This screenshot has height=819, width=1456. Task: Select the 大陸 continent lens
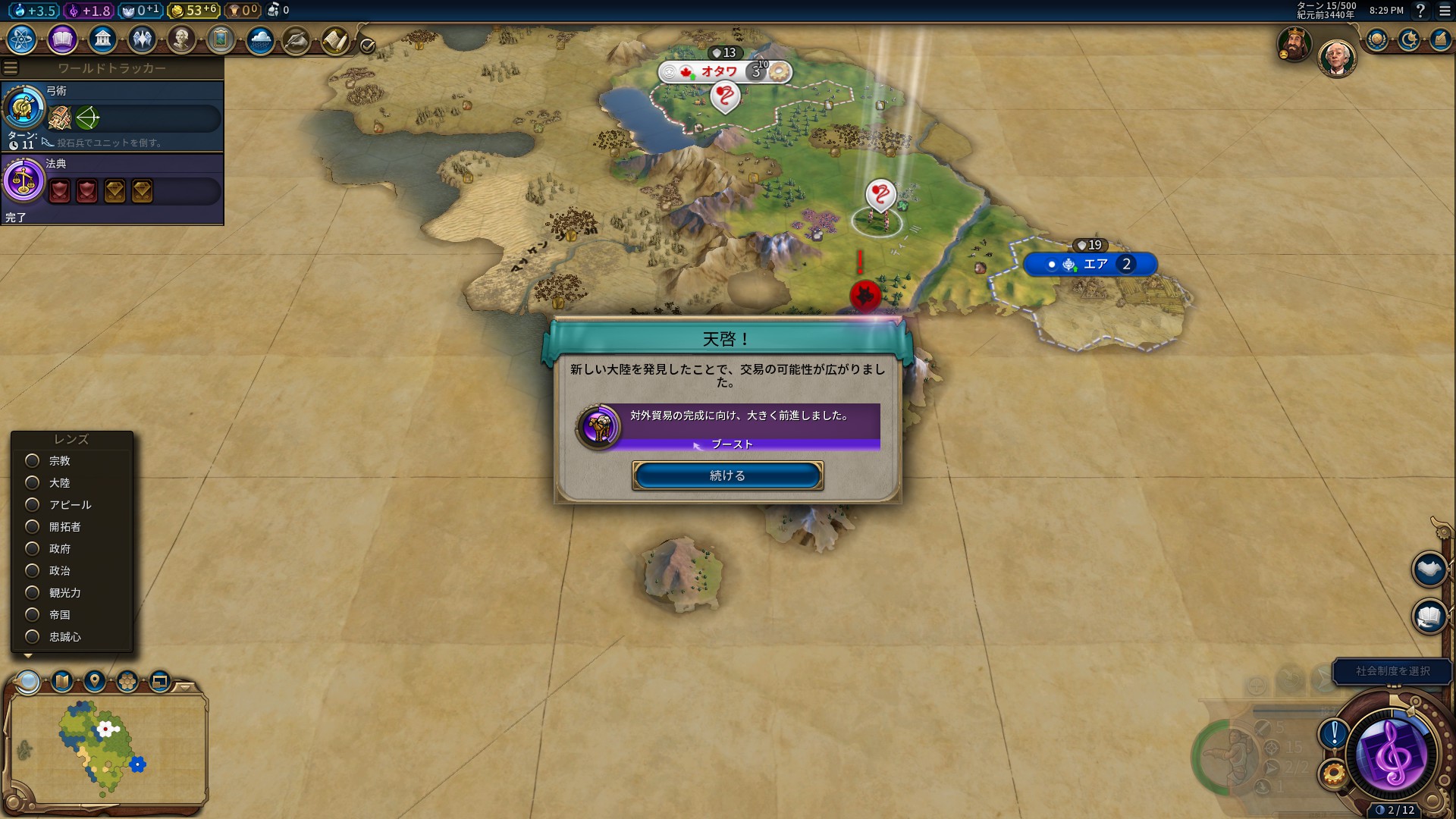(33, 482)
